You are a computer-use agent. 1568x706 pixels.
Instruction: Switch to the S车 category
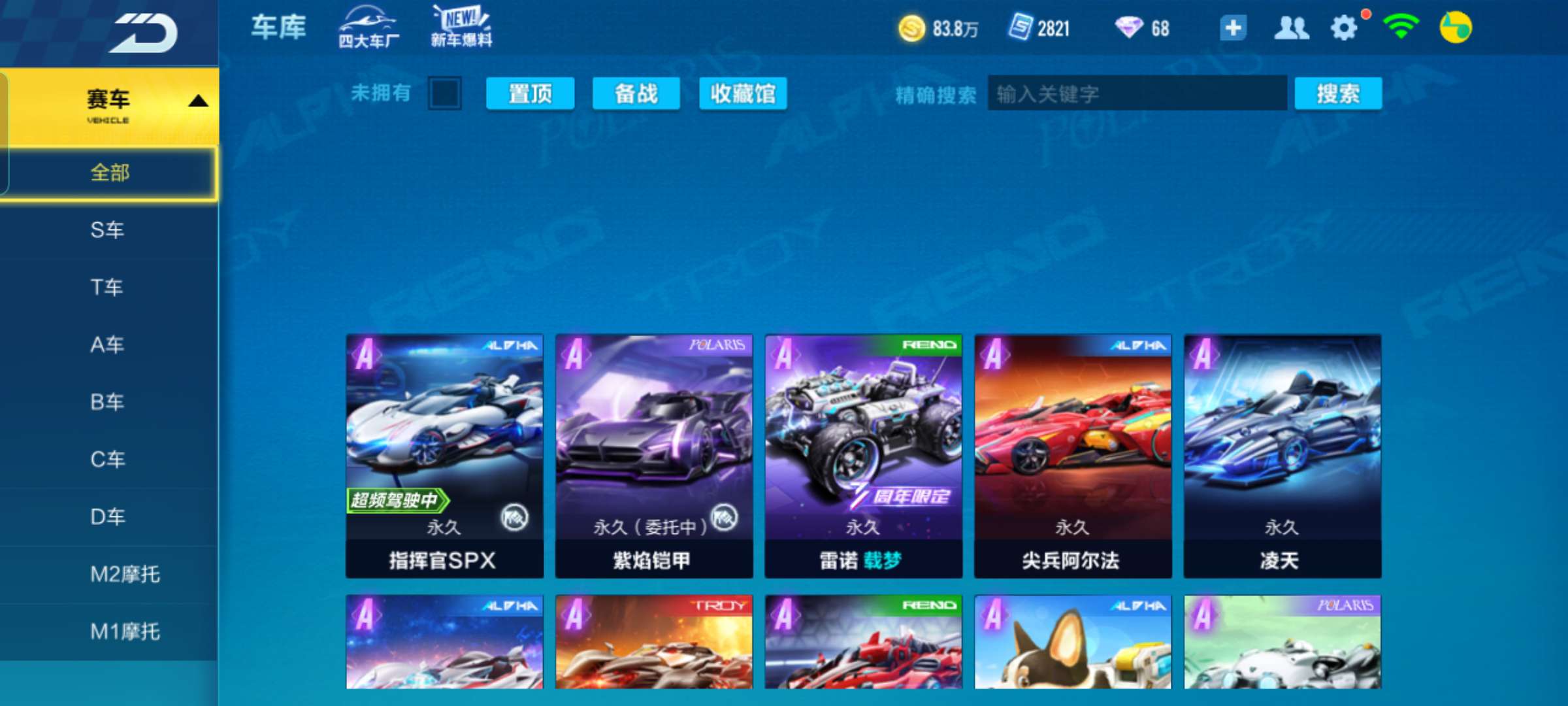point(107,230)
